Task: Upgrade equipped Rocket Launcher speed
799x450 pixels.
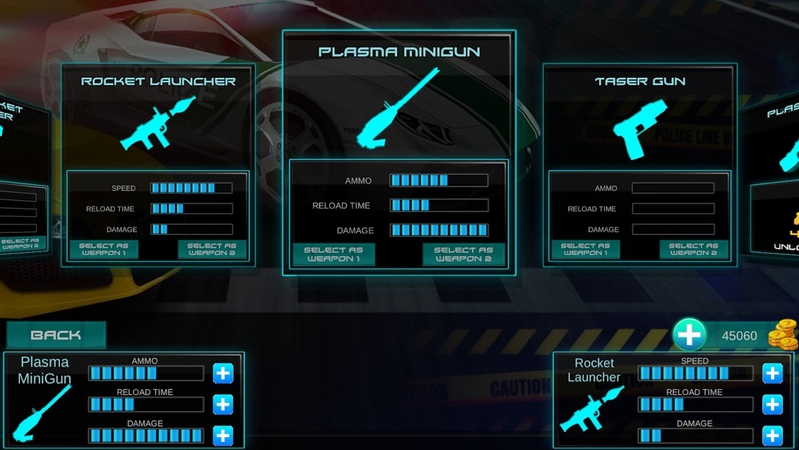Action: coord(772,373)
